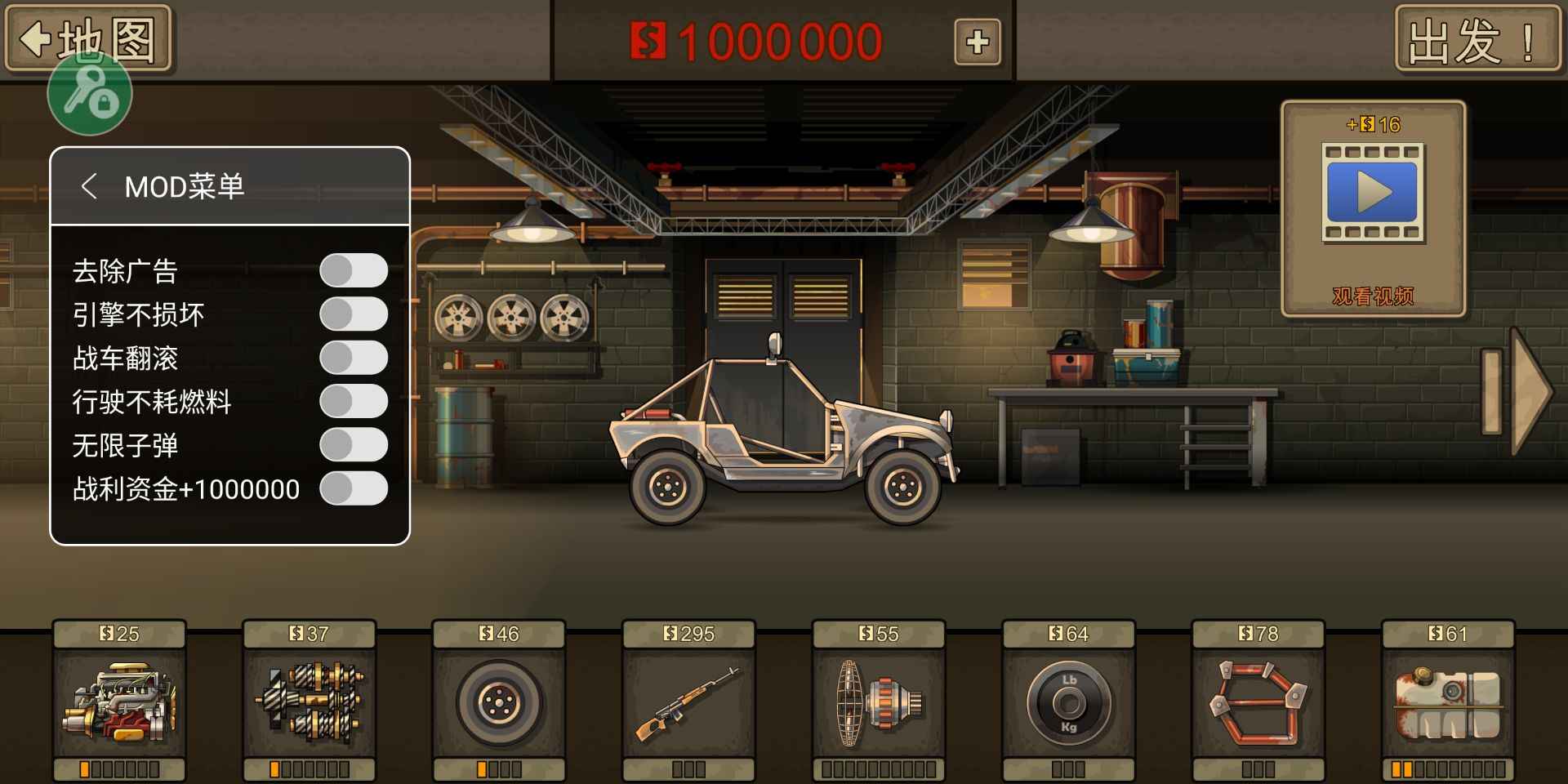Enable the 无限子弹 option
The image size is (1568, 784).
[354, 445]
